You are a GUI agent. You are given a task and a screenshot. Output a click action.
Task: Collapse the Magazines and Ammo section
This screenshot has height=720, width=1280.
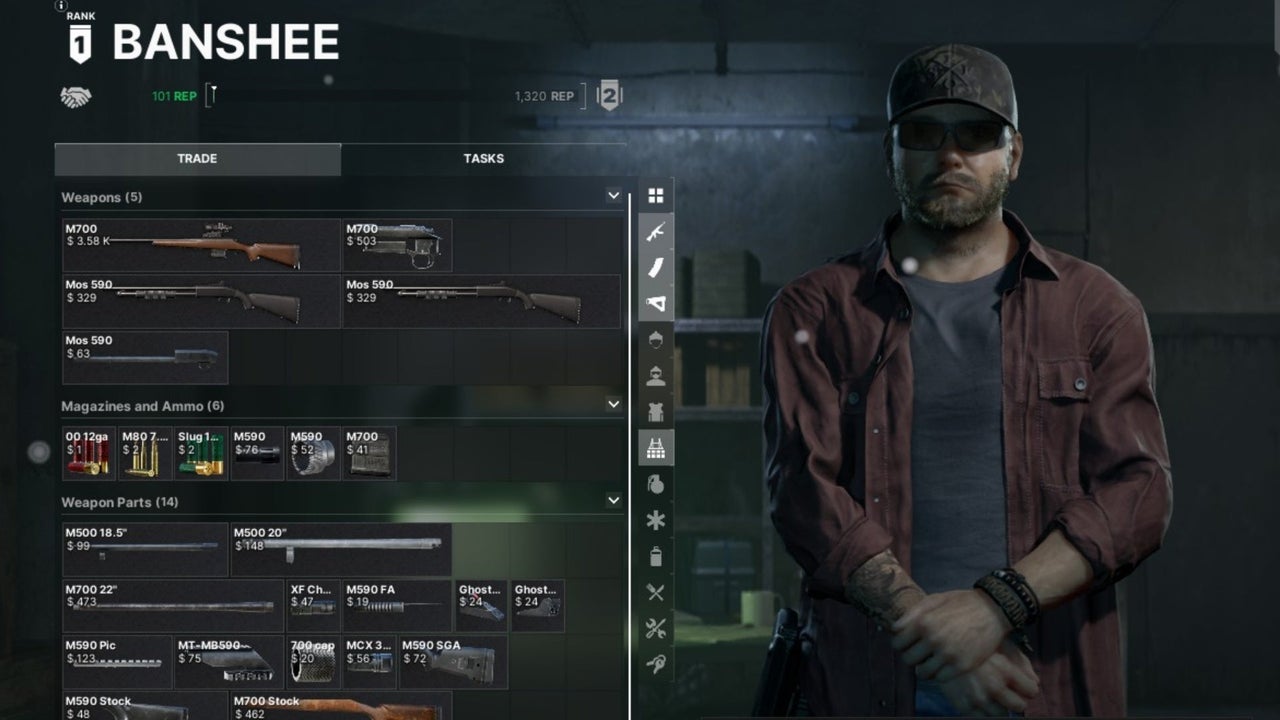point(613,405)
